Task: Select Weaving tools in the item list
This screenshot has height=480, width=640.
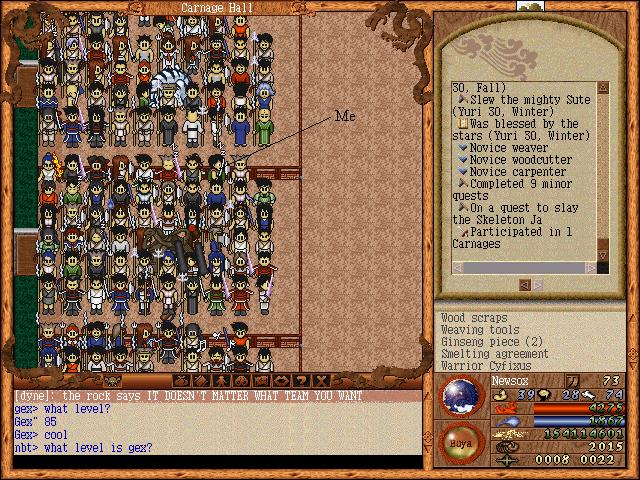Action: click(480, 330)
